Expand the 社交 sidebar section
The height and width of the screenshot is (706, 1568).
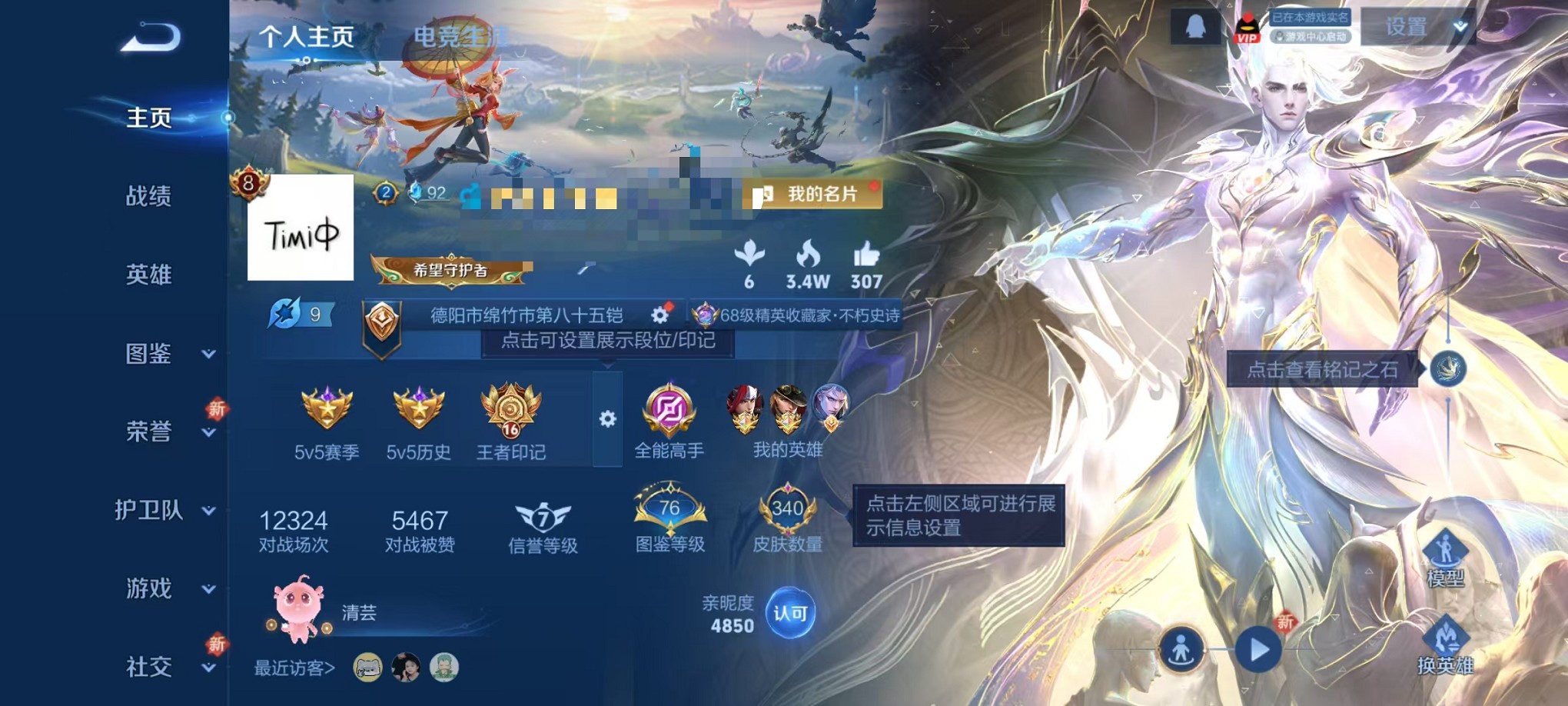pos(148,666)
